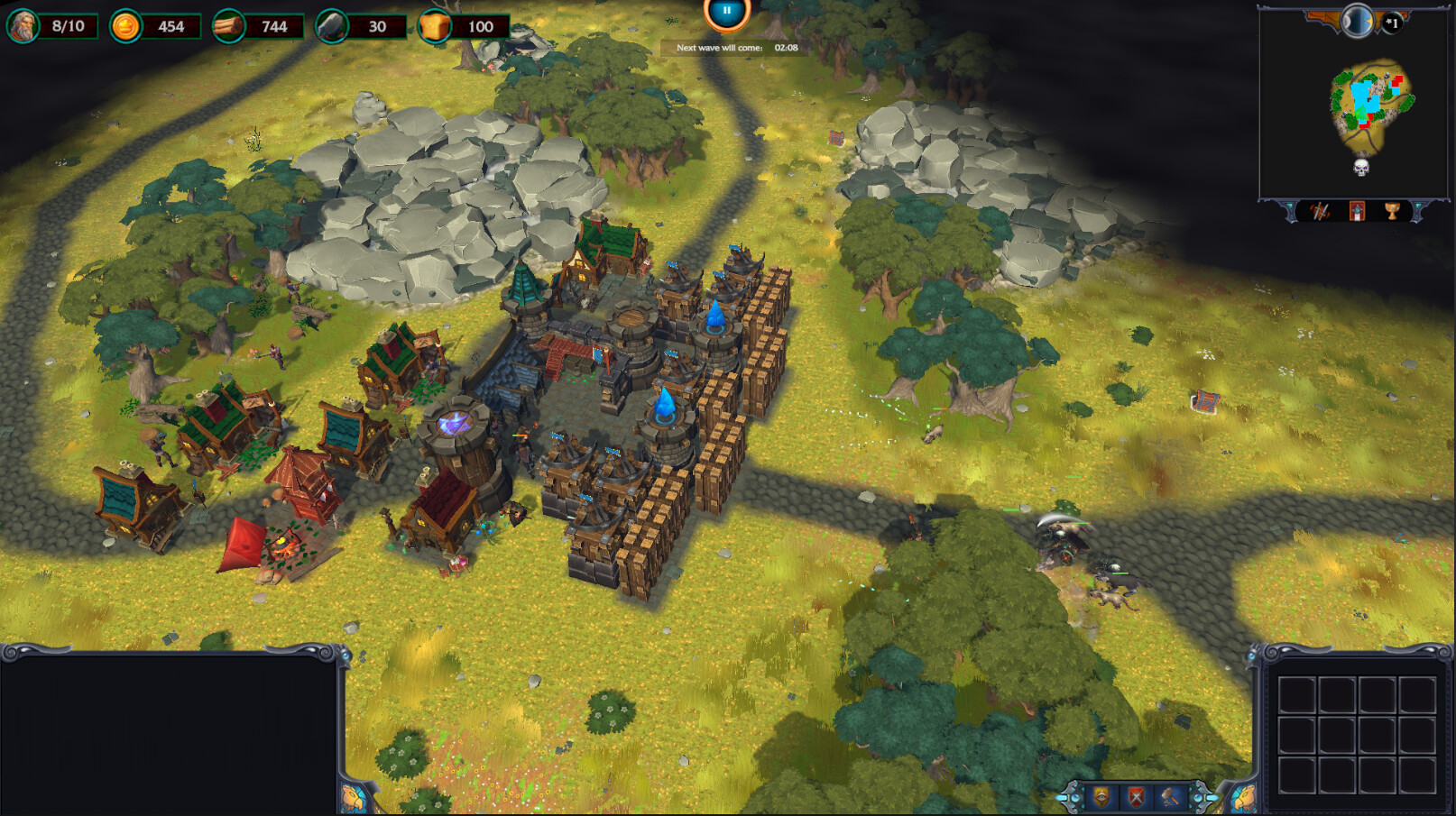Choose the red crossed-swords shield command icon
Screen dimensions: 1456x816
tap(1135, 796)
